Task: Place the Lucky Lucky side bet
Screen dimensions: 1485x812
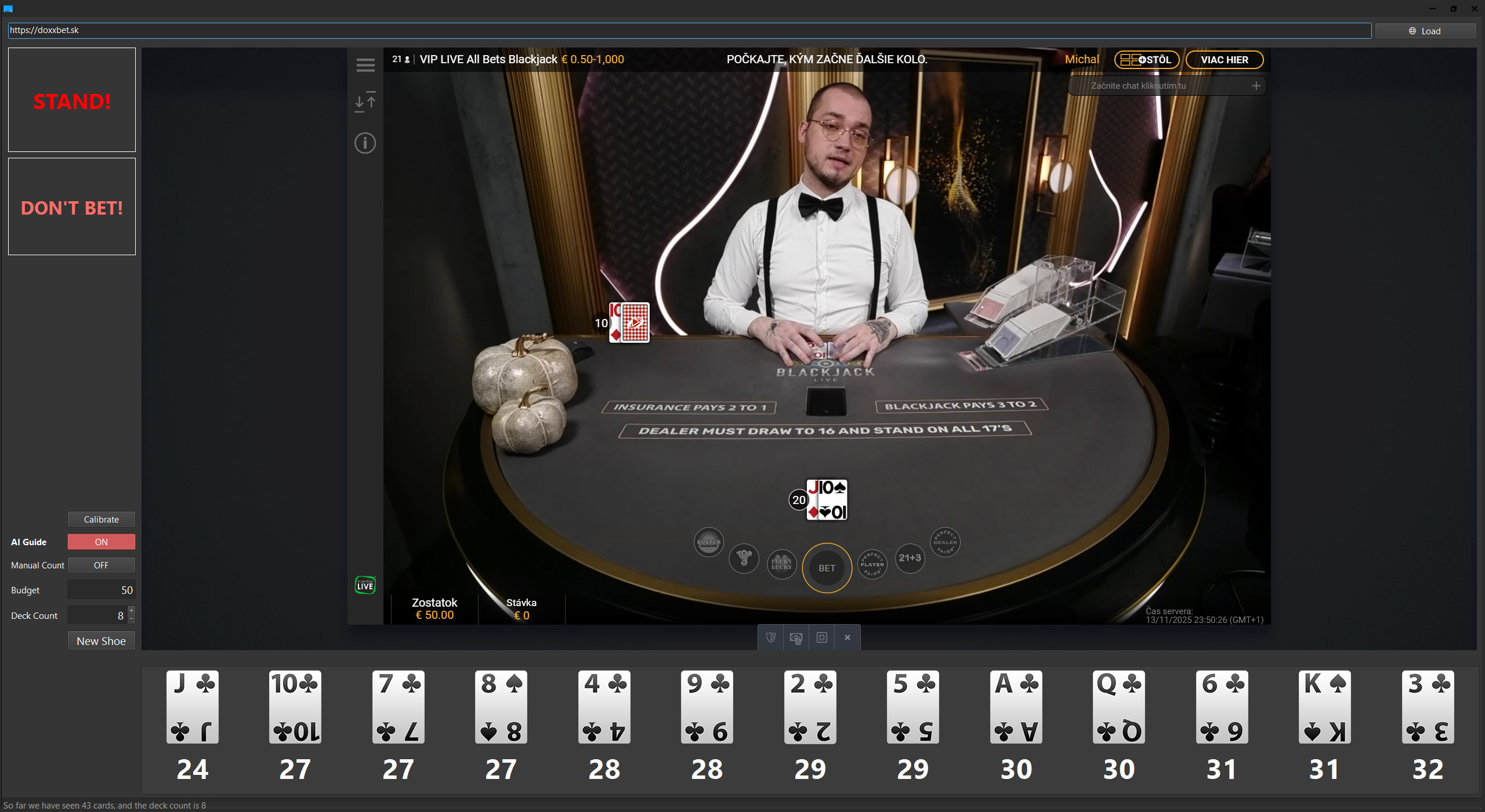Action: tap(781, 564)
